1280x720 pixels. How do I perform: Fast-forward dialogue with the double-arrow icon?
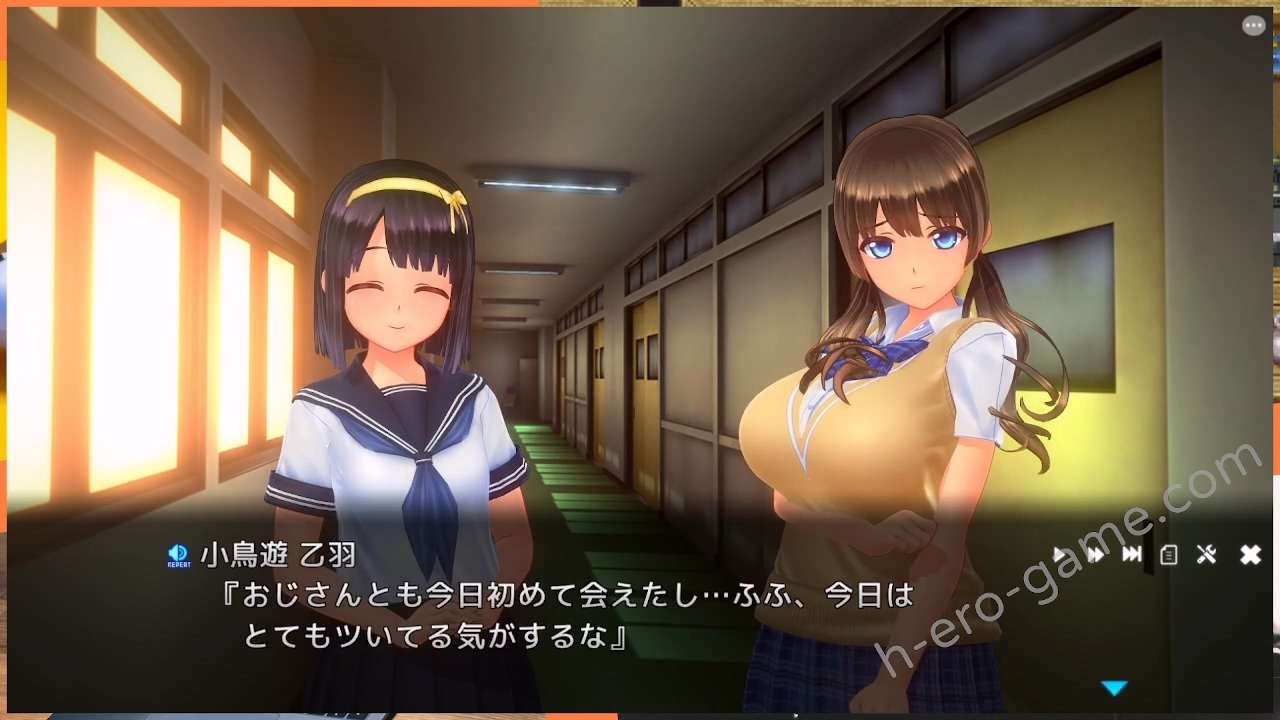[x=1096, y=554]
